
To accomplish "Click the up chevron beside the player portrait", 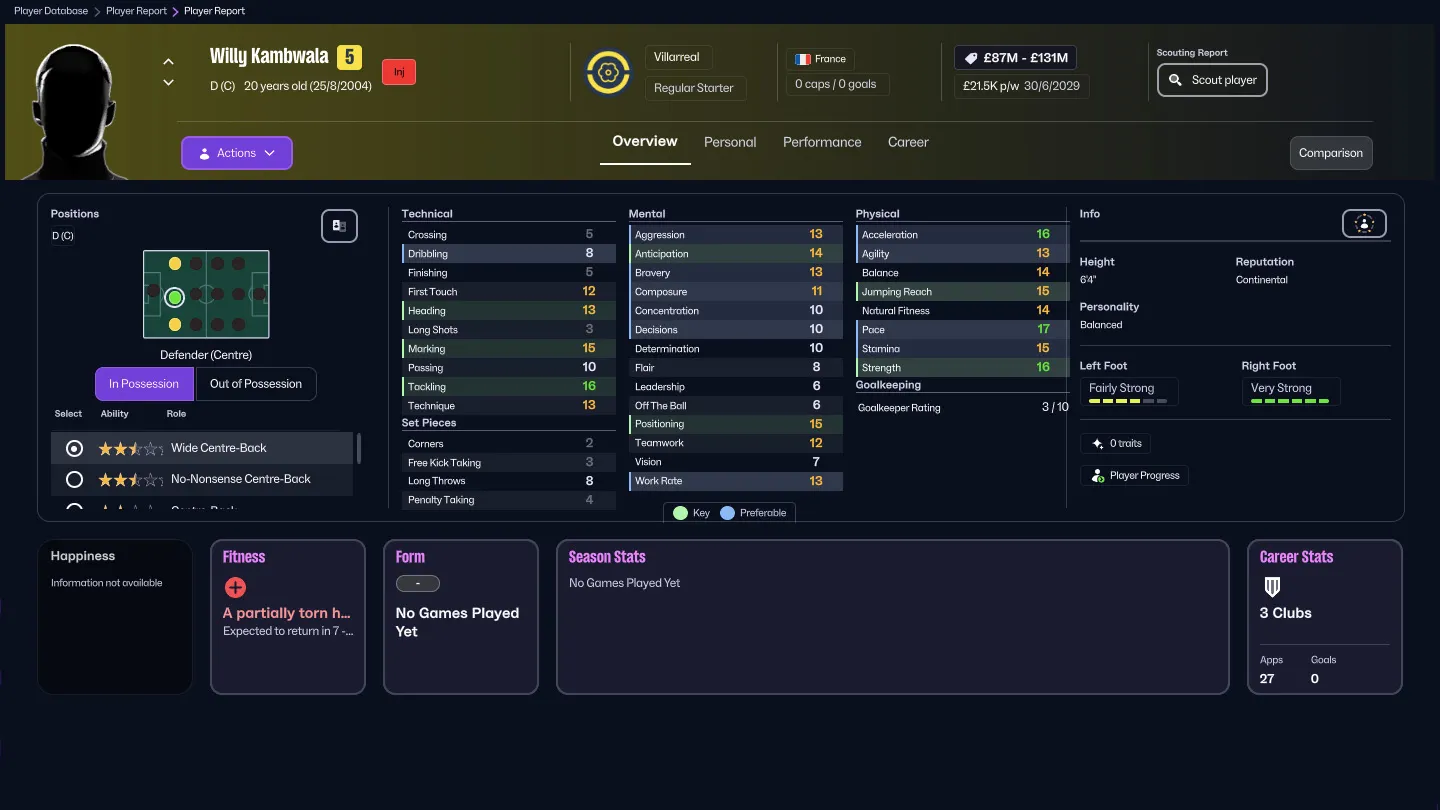I will [x=168, y=60].
